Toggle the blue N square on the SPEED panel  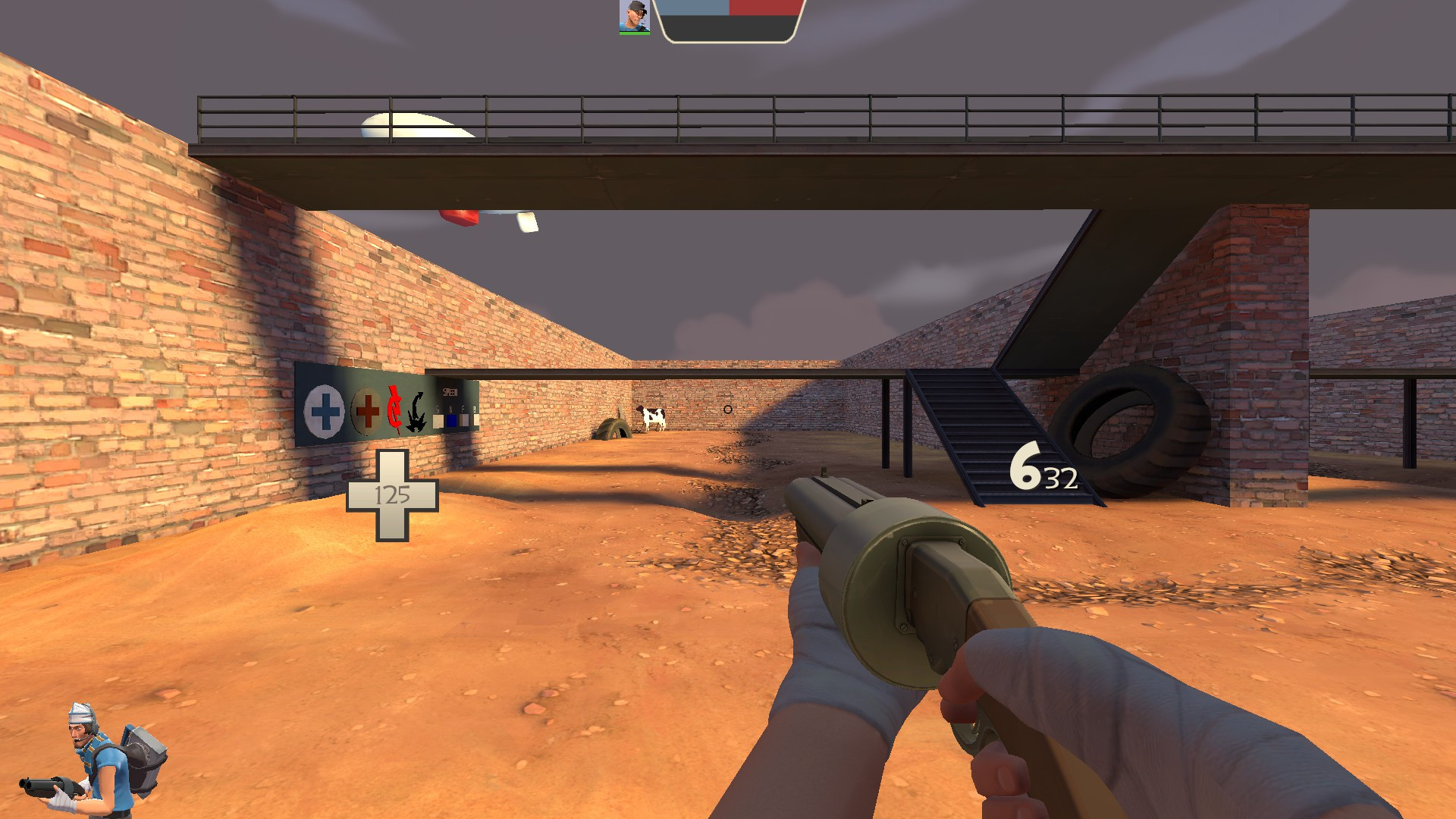pyautogui.click(x=452, y=421)
